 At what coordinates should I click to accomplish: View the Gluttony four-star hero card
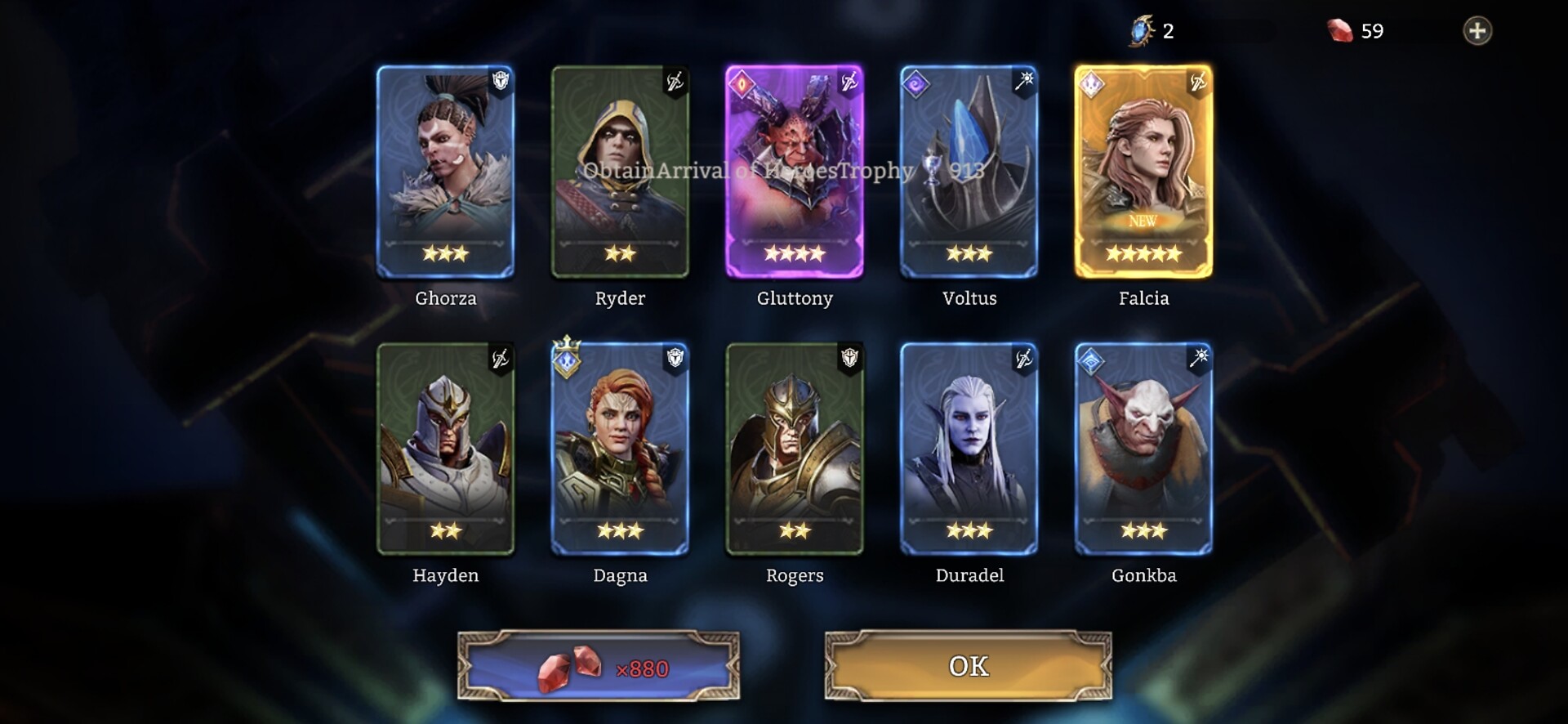[x=795, y=172]
